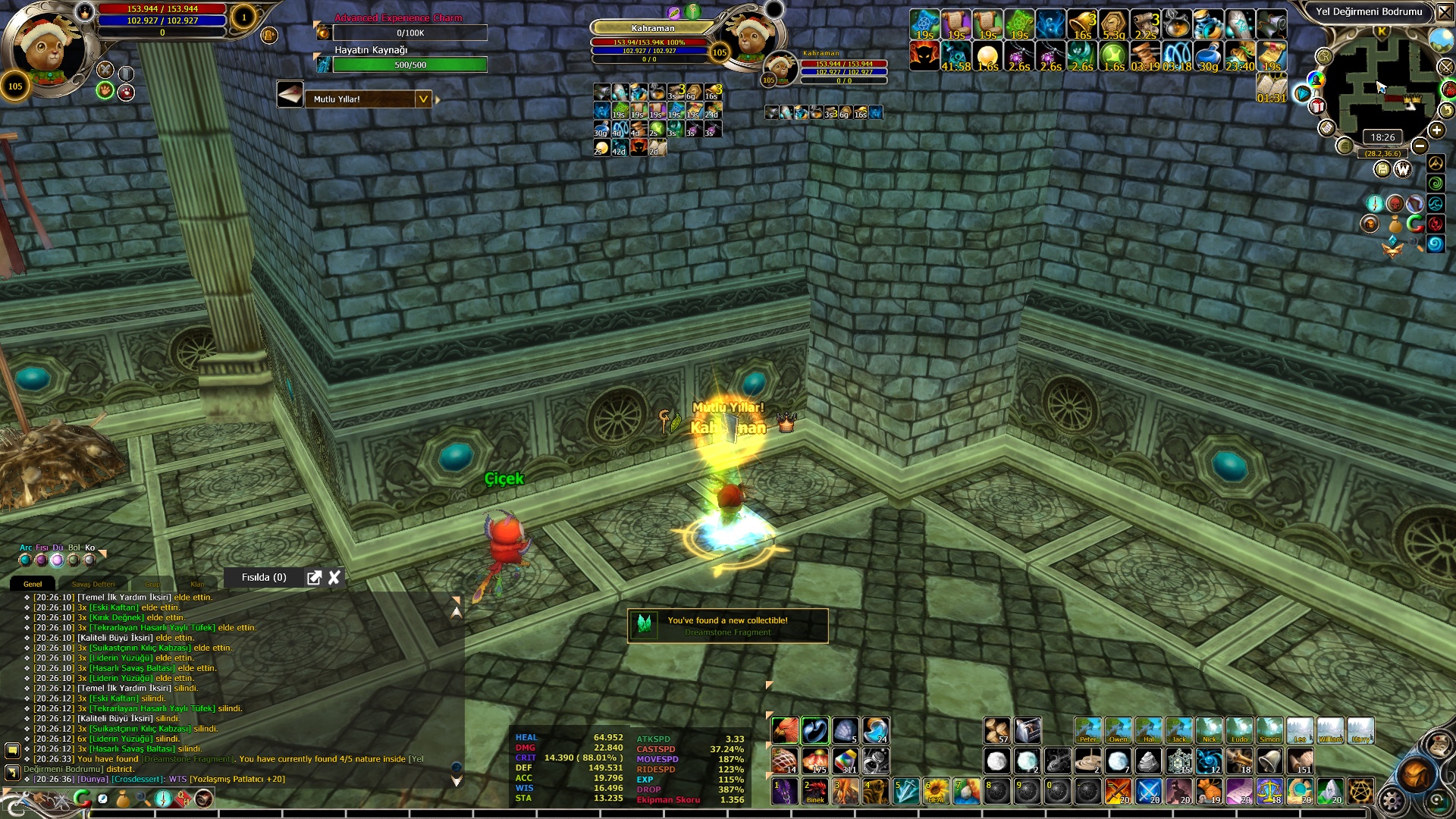Image resolution: width=1456 pixels, height=819 pixels.
Task: Choose the Harry companion slot
Action: point(1360,730)
